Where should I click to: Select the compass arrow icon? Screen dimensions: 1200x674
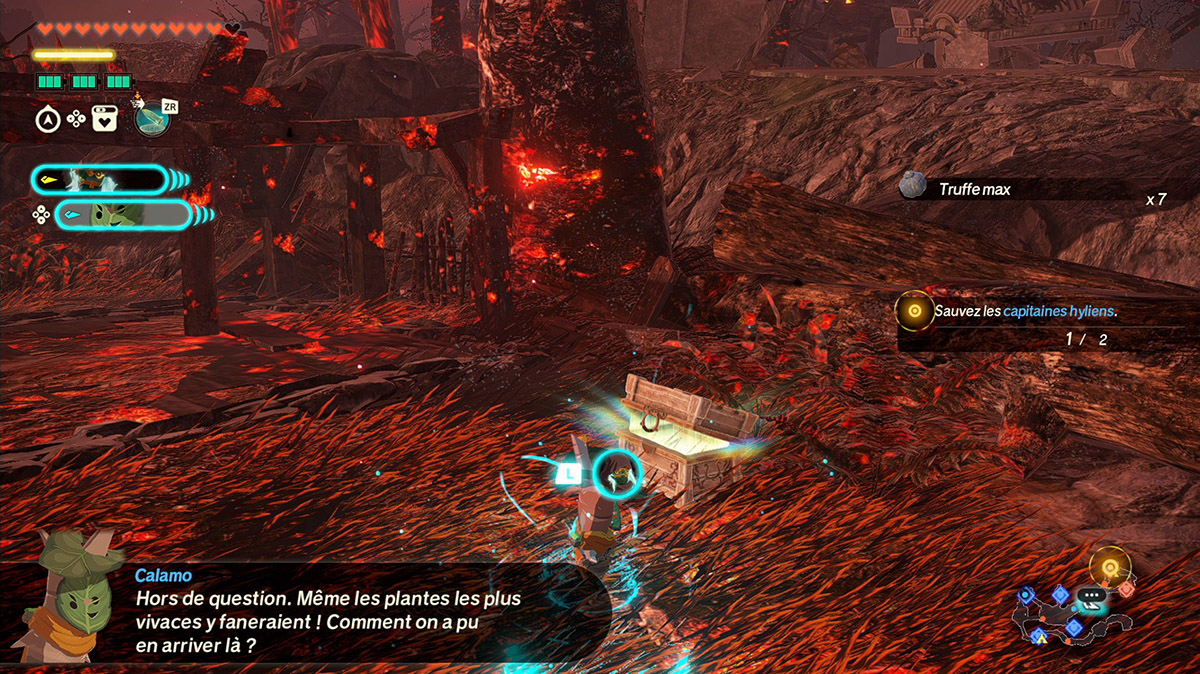click(x=47, y=120)
